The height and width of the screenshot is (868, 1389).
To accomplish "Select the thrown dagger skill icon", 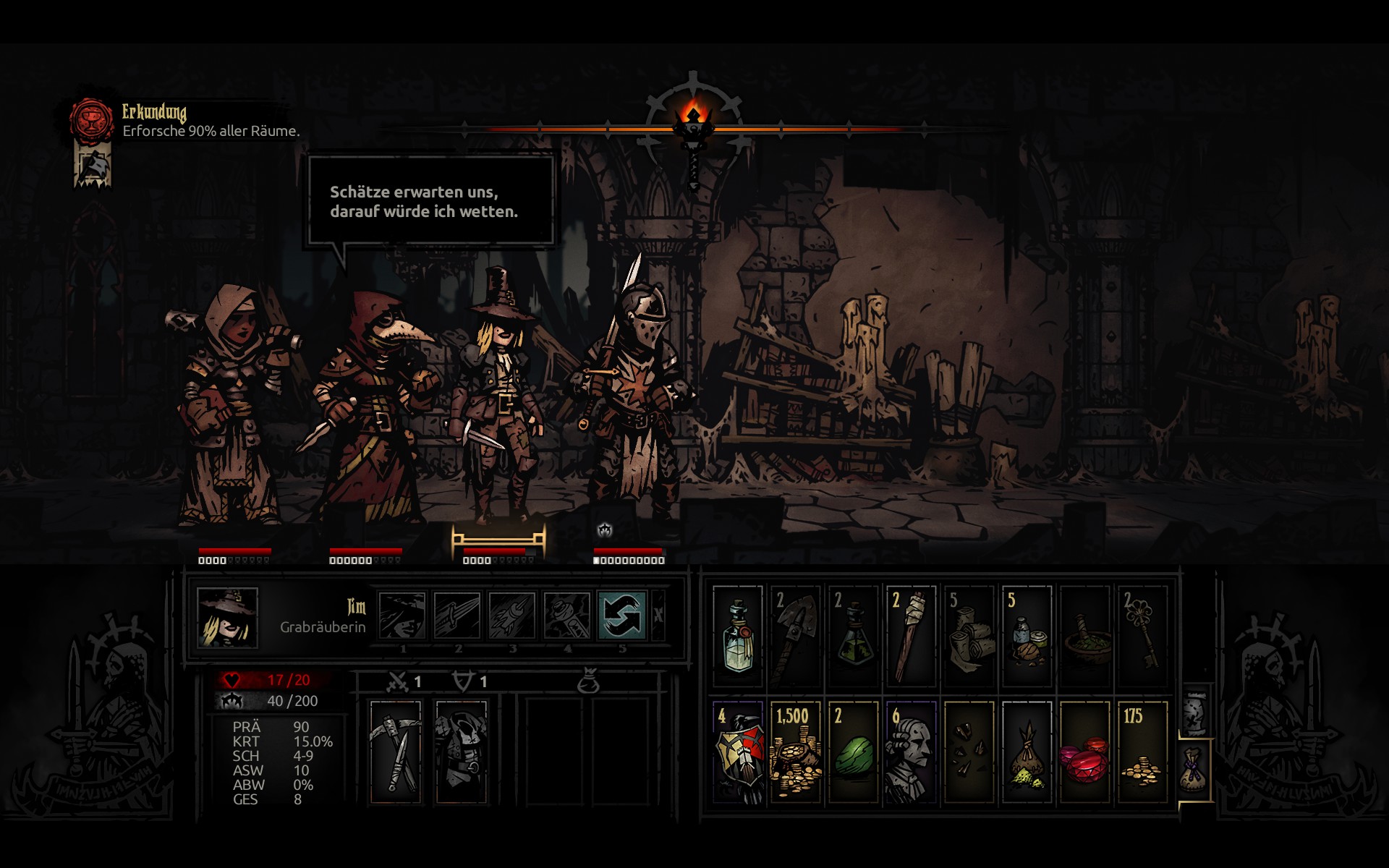I will point(456,616).
